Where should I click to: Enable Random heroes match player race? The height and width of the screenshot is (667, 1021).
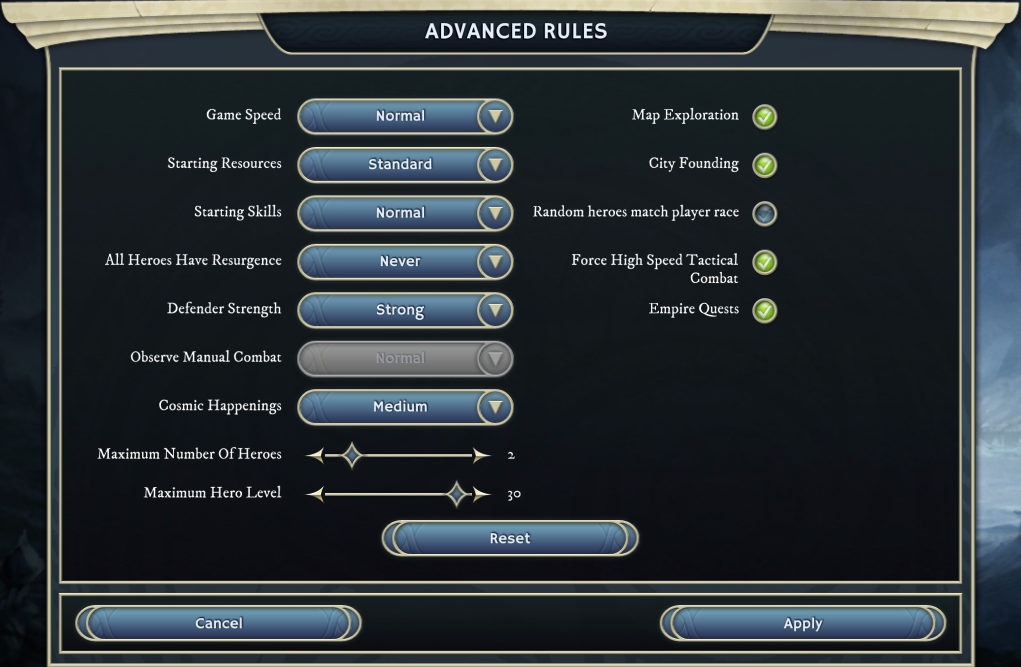[765, 213]
